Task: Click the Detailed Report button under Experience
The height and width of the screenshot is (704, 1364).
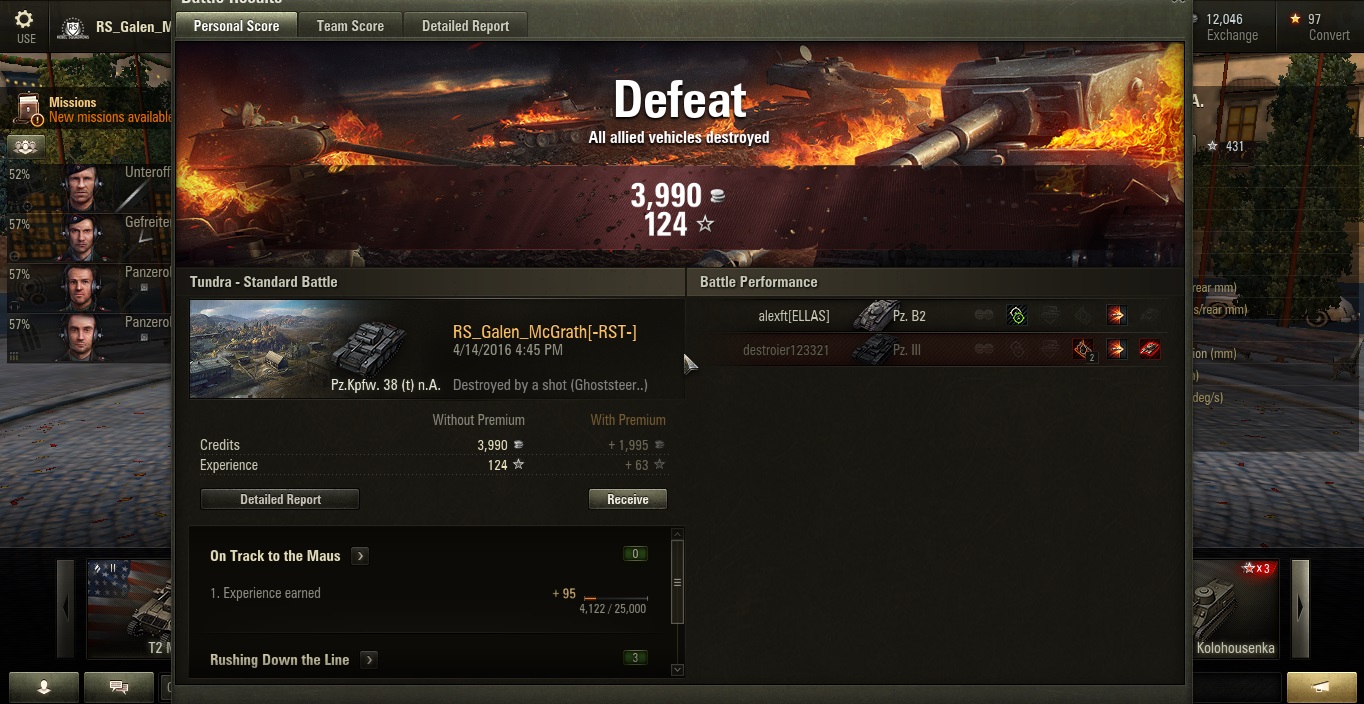Action: point(280,499)
